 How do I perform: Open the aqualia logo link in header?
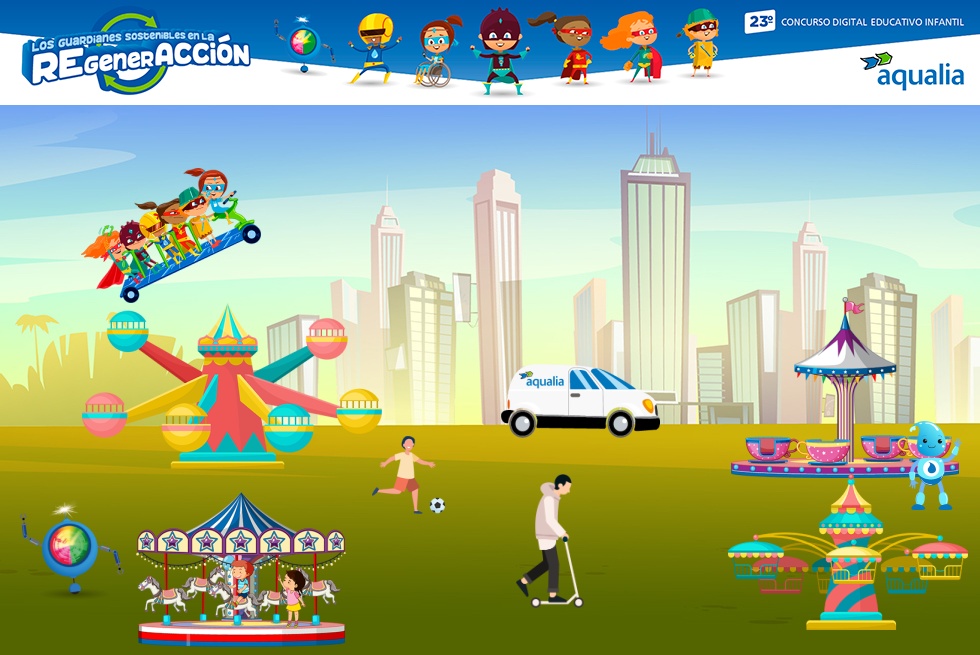point(911,70)
